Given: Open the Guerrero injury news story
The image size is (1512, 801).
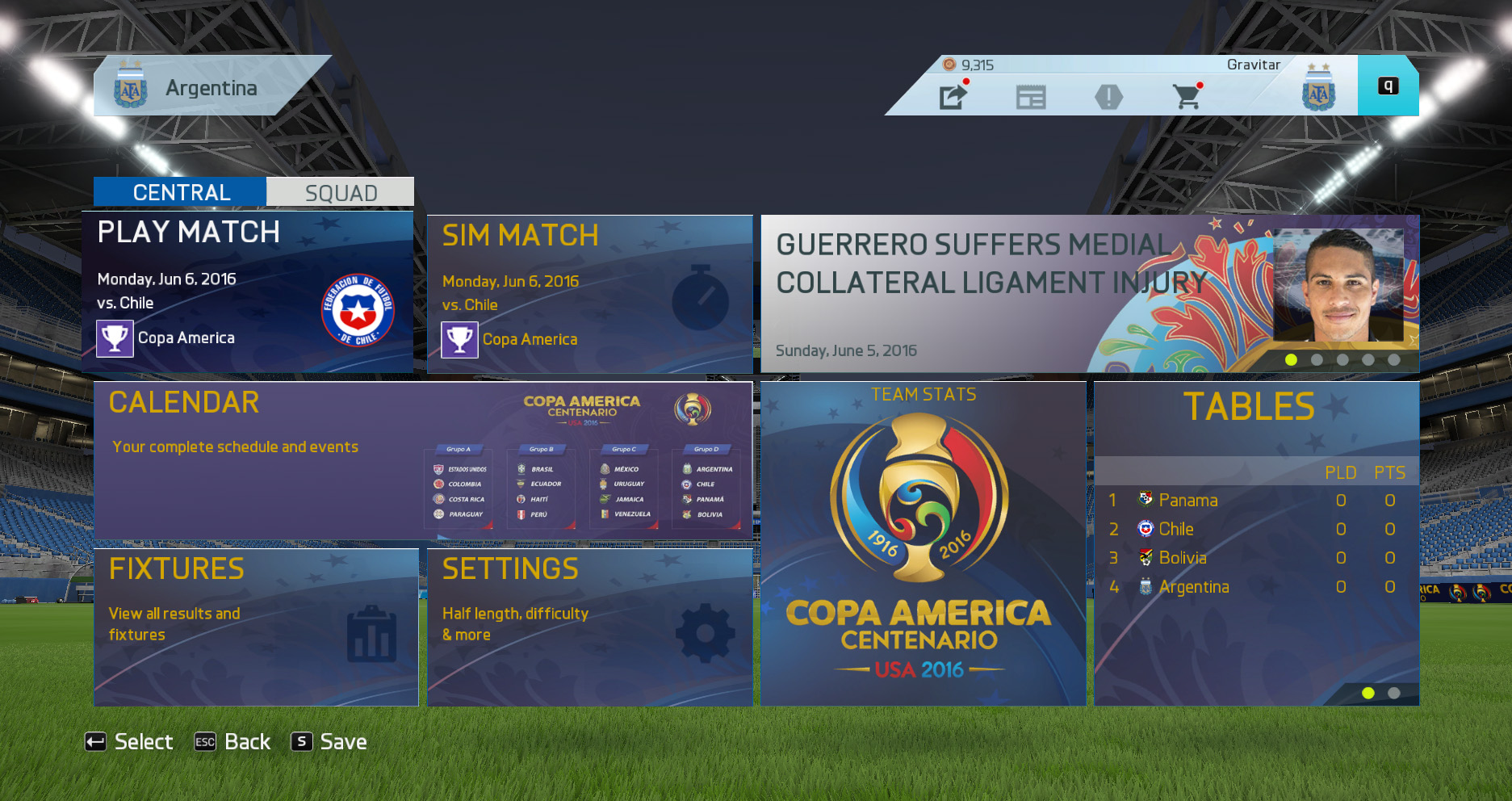Looking at the screenshot, I should pos(1089,294).
